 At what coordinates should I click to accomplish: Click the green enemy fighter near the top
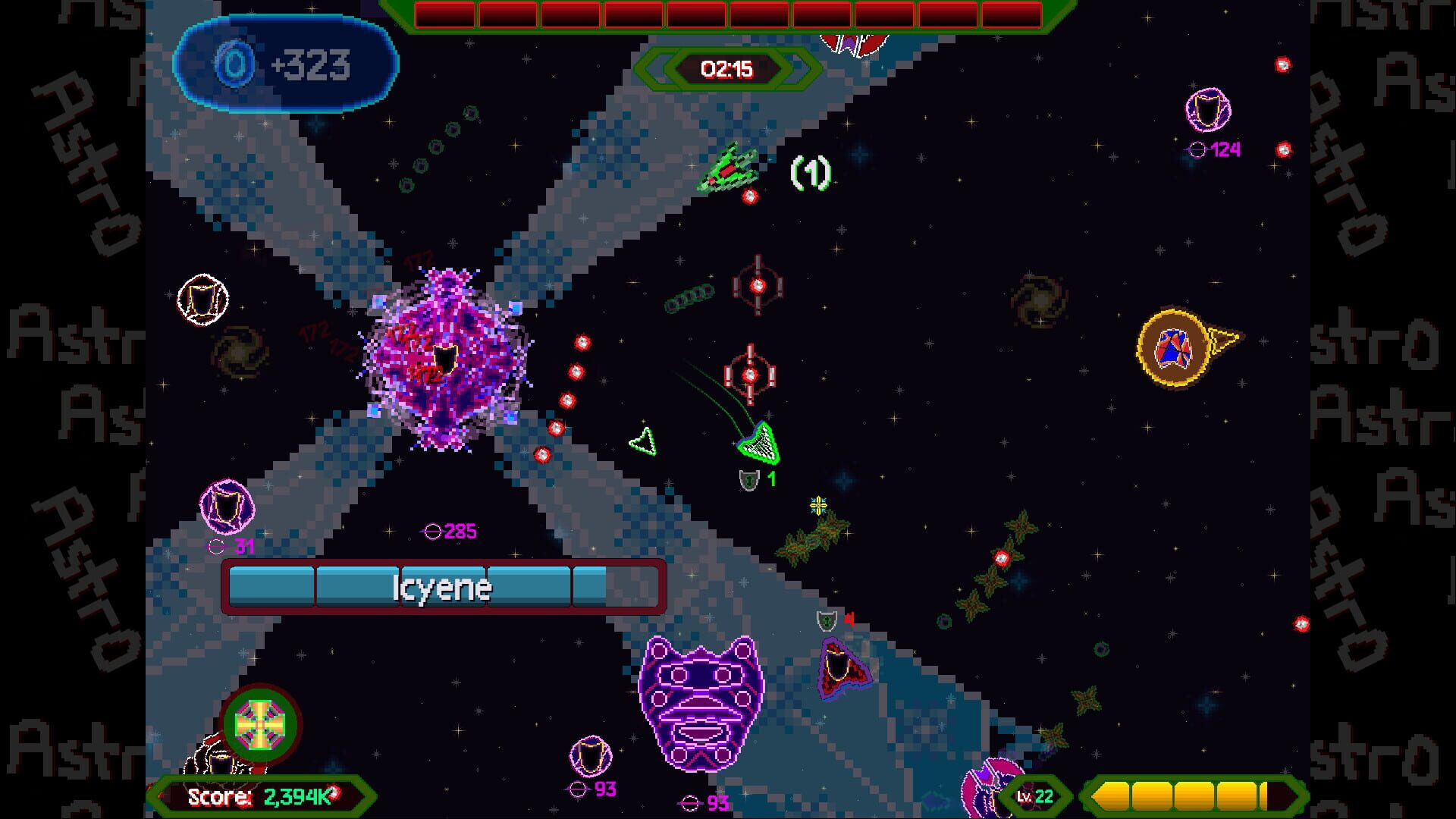tap(730, 171)
